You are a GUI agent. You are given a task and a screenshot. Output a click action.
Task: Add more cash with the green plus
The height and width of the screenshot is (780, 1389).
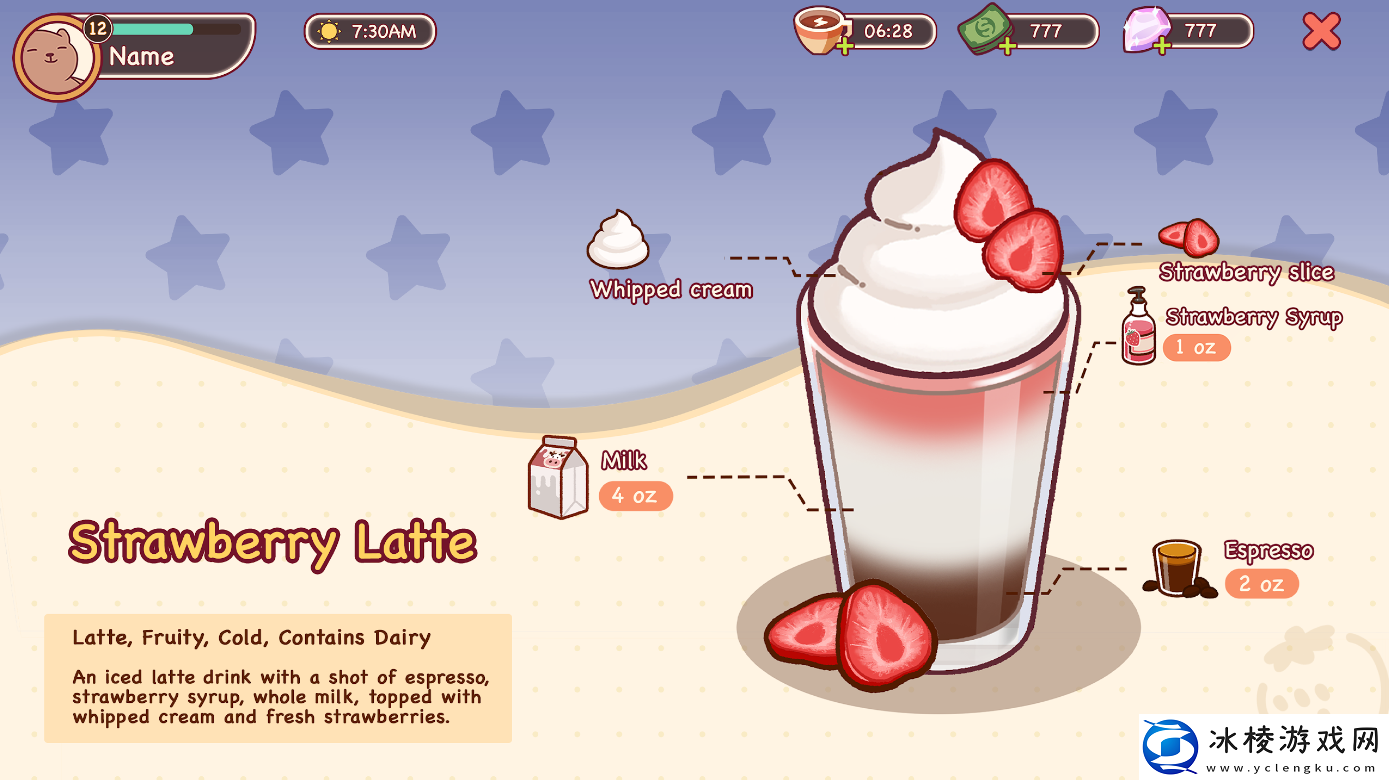[x=1006, y=46]
